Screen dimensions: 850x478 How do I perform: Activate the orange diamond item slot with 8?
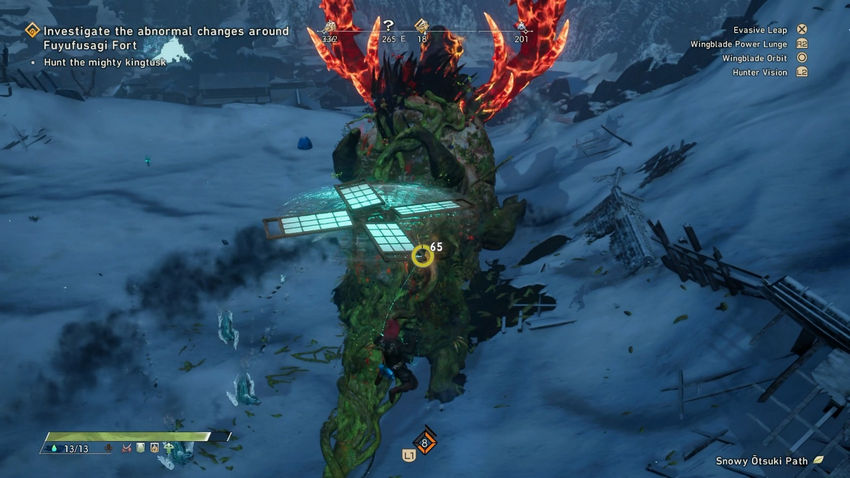click(x=424, y=441)
